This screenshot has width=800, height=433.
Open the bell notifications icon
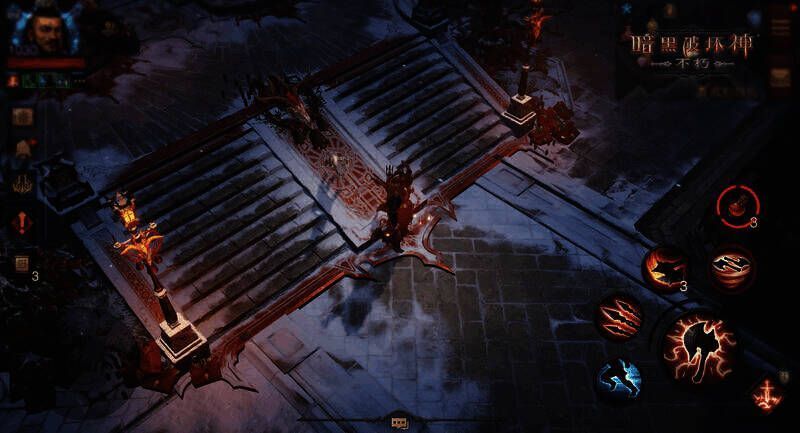21,150
